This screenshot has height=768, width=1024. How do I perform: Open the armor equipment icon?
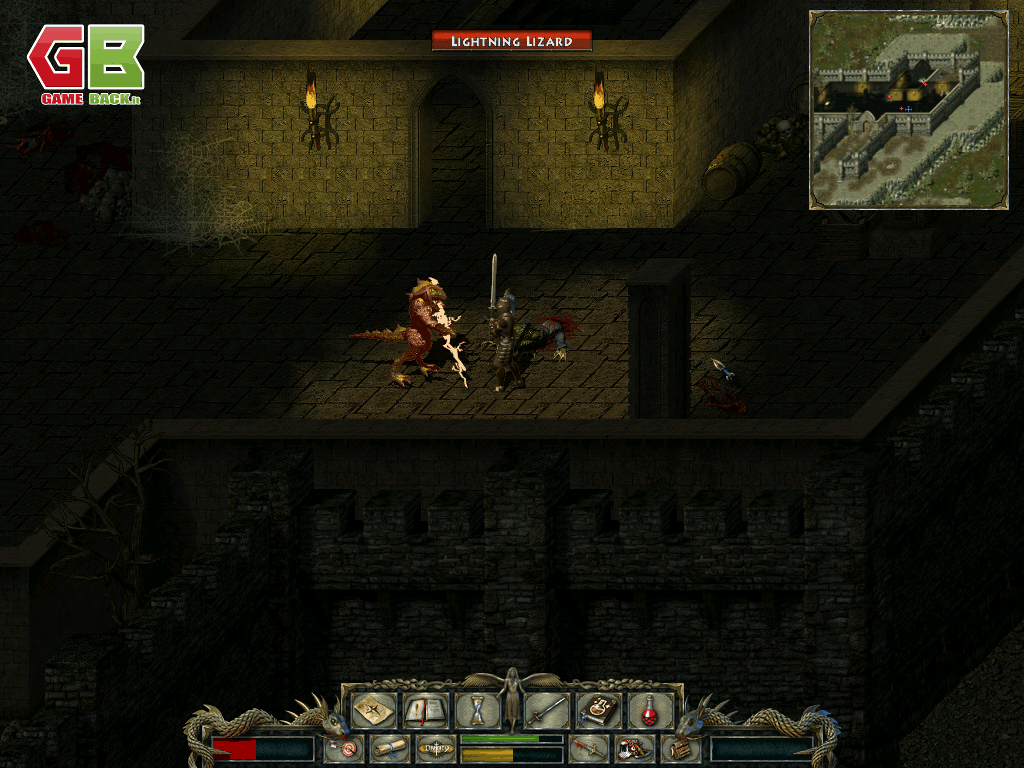pos(634,748)
